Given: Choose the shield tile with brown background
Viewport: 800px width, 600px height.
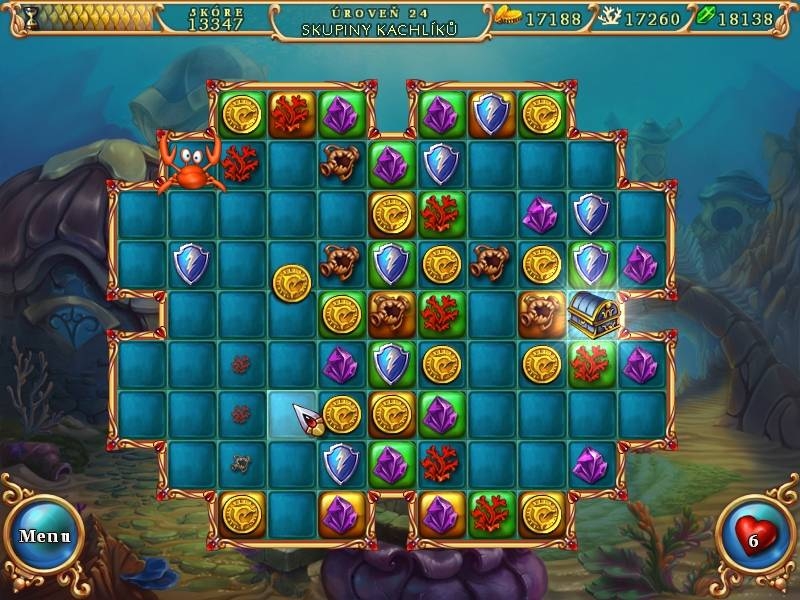Looking at the screenshot, I should point(491,115).
